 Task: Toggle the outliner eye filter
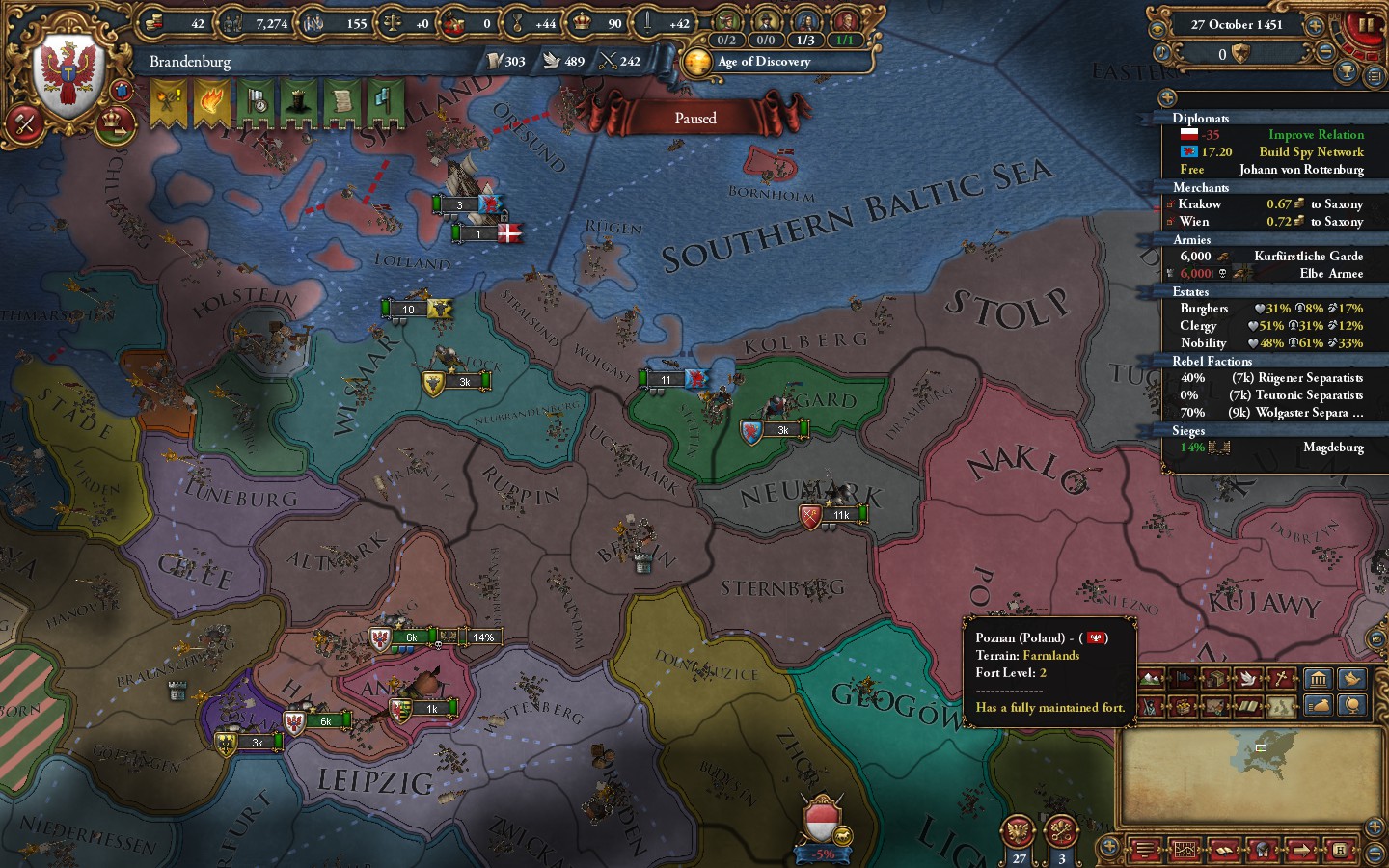(1157, 30)
